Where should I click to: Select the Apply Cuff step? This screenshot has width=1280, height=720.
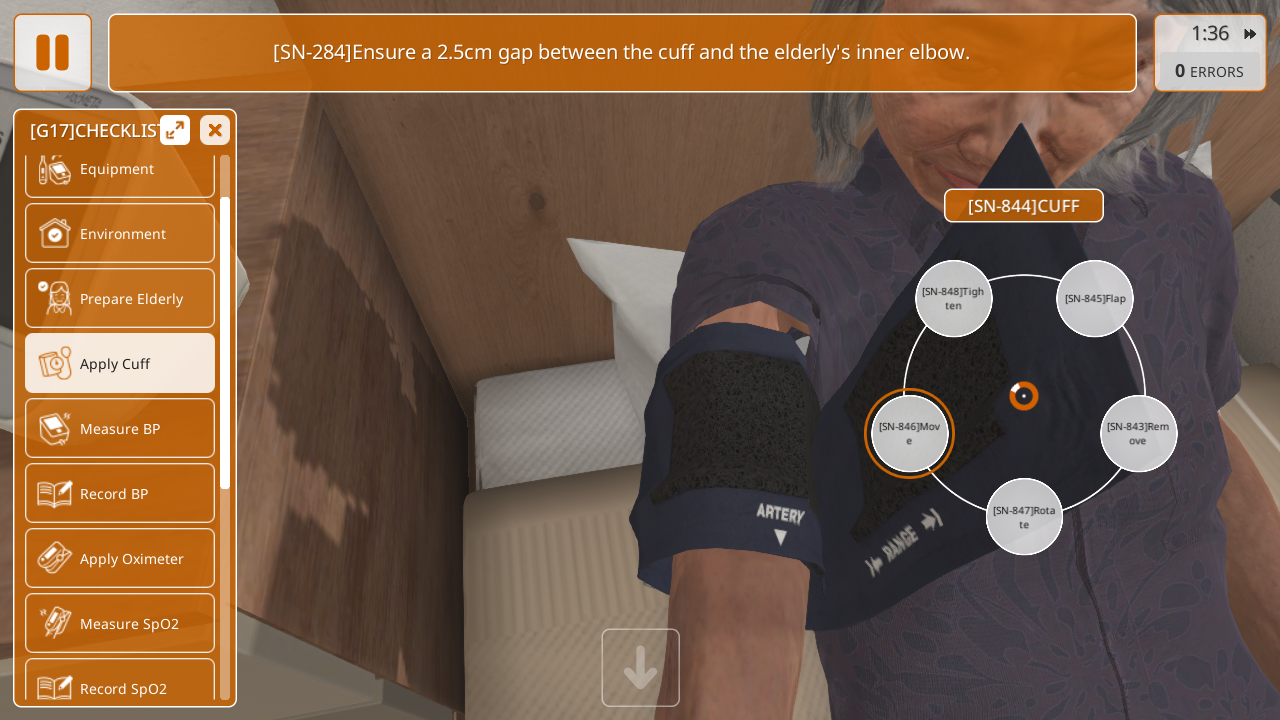click(120, 363)
